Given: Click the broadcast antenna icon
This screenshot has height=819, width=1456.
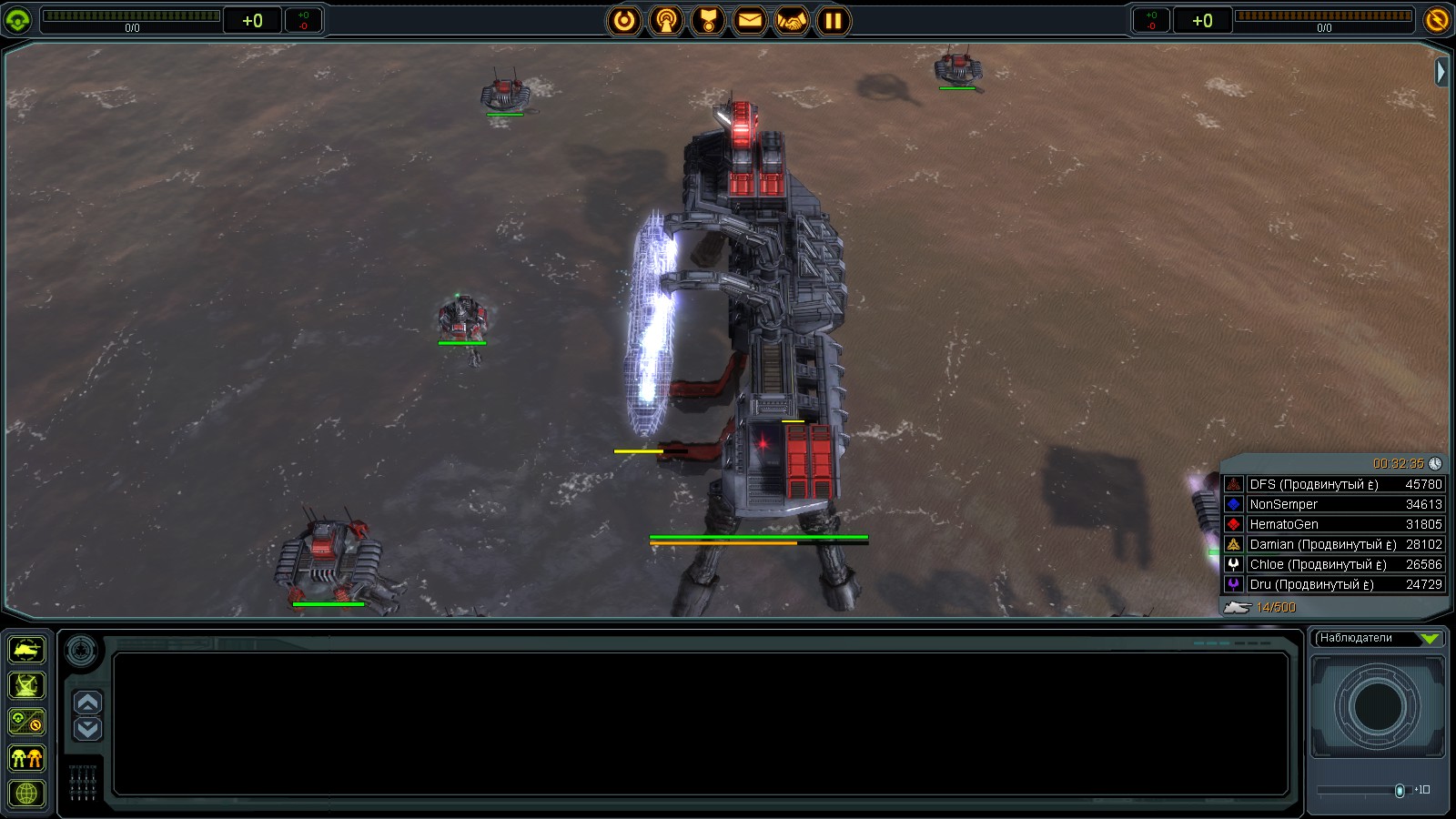Looking at the screenshot, I should 665,22.
